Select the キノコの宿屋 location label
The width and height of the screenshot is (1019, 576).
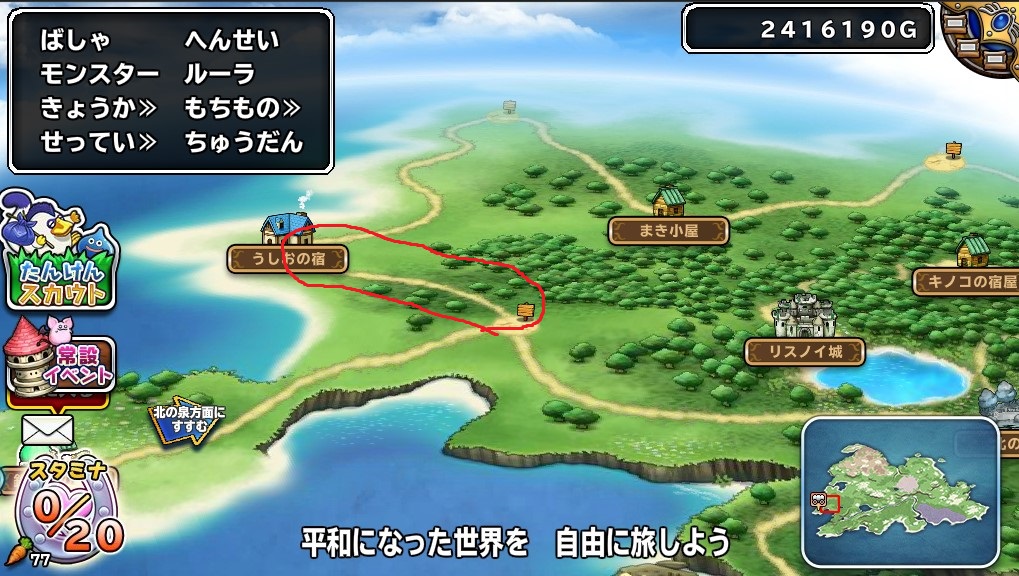tap(965, 281)
